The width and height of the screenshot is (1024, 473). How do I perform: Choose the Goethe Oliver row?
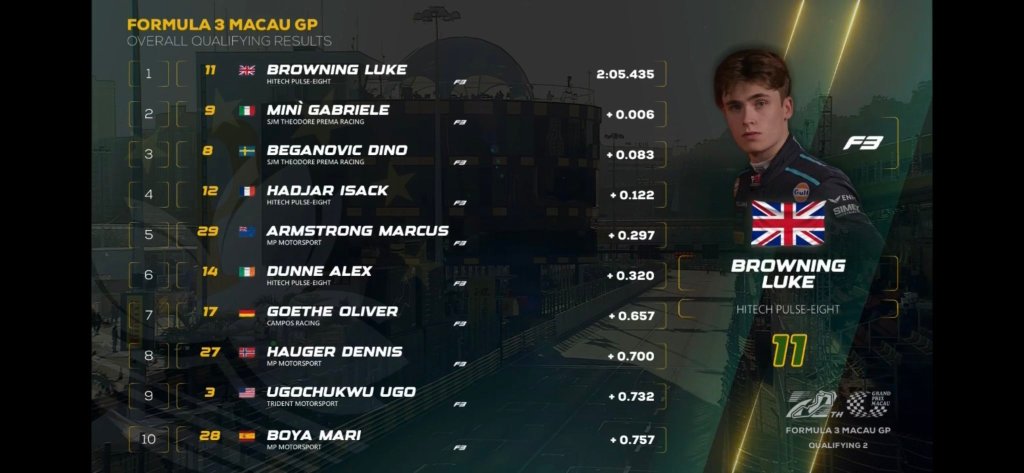tap(332, 314)
